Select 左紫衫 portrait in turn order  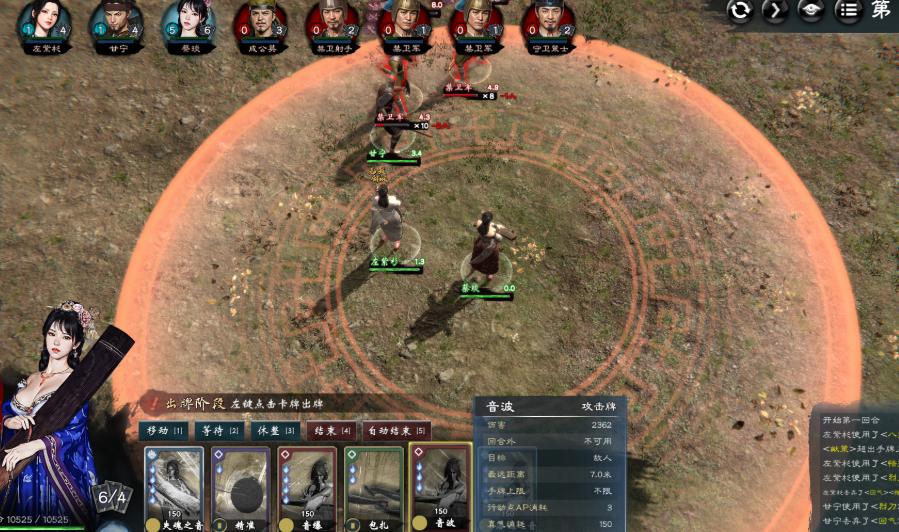(x=43, y=22)
